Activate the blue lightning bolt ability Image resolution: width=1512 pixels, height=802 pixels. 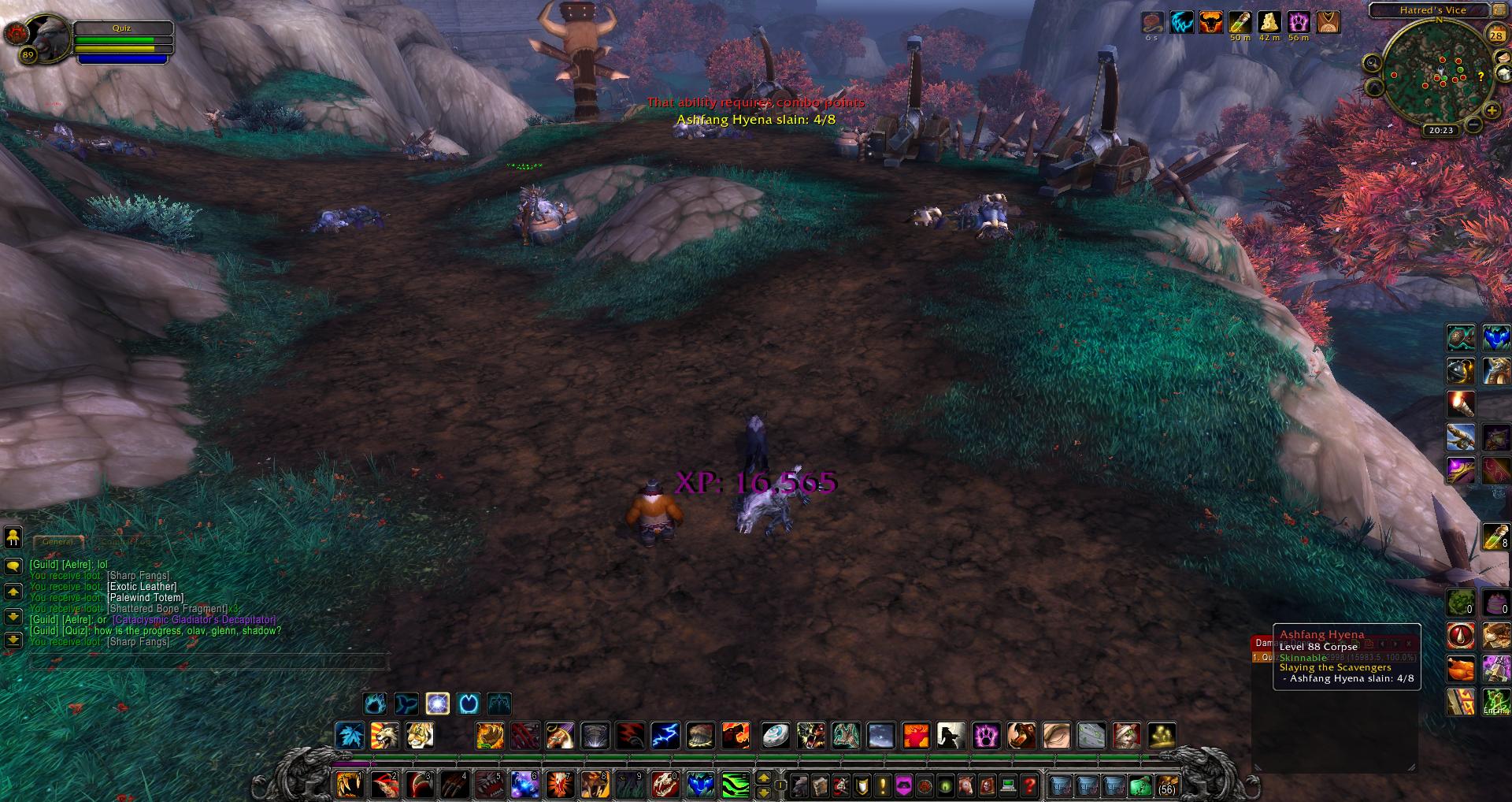(665, 736)
